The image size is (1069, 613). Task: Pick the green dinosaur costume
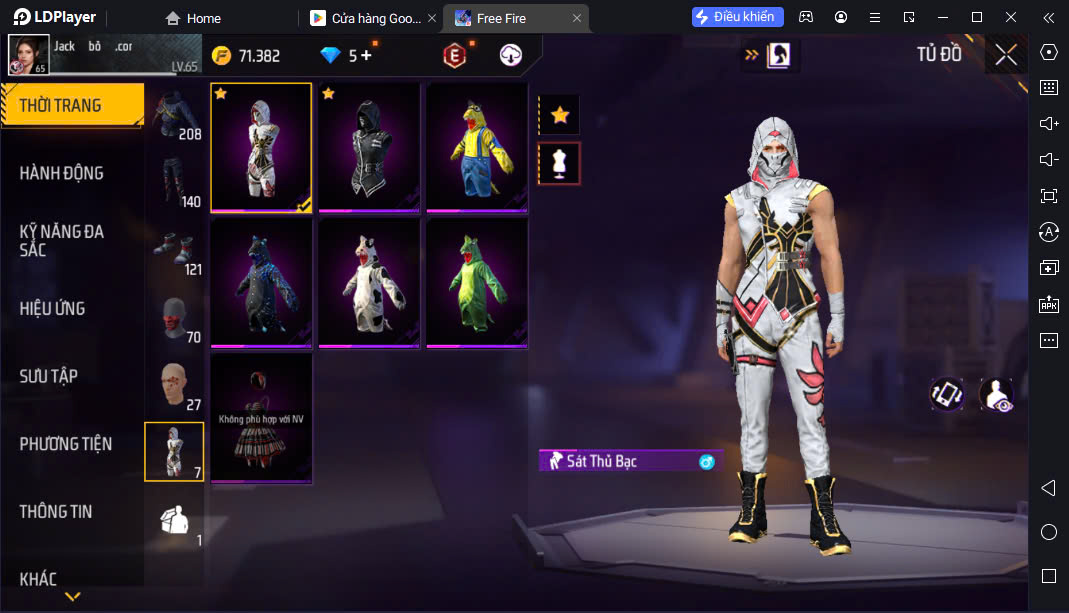477,283
